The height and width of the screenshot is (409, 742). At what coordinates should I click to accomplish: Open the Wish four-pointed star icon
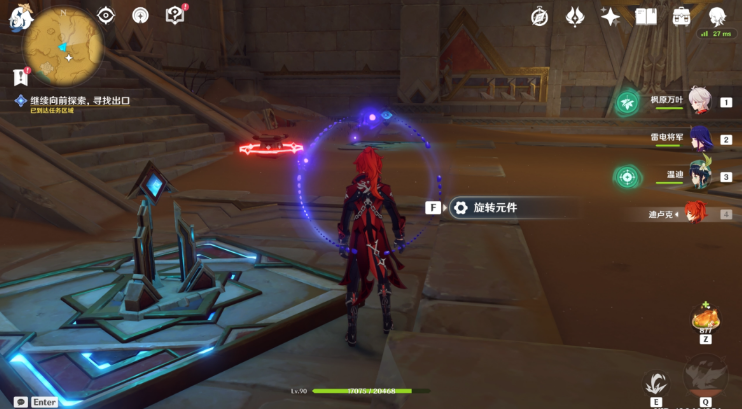[610, 16]
